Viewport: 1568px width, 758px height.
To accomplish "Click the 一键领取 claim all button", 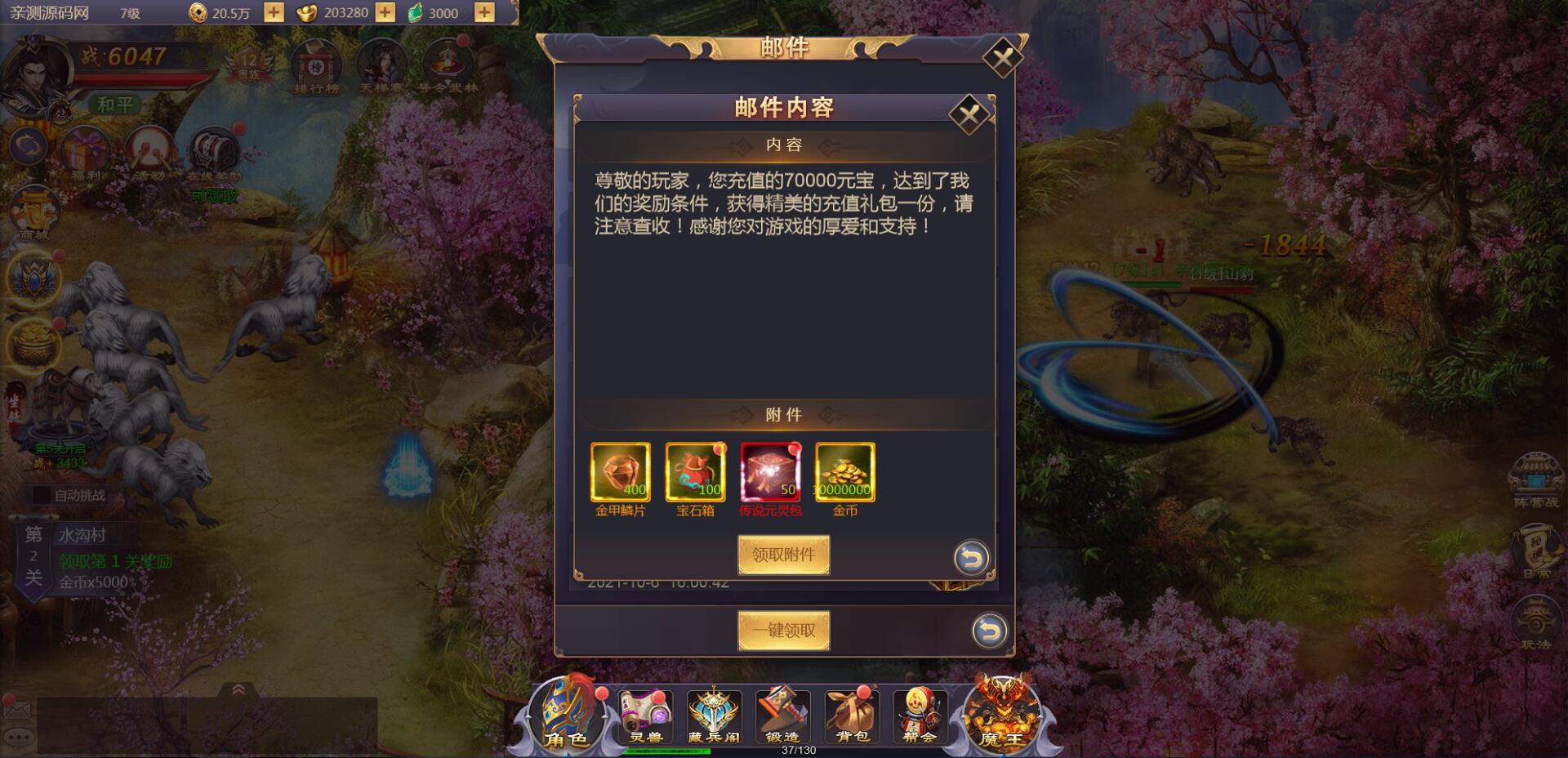I will [783, 630].
